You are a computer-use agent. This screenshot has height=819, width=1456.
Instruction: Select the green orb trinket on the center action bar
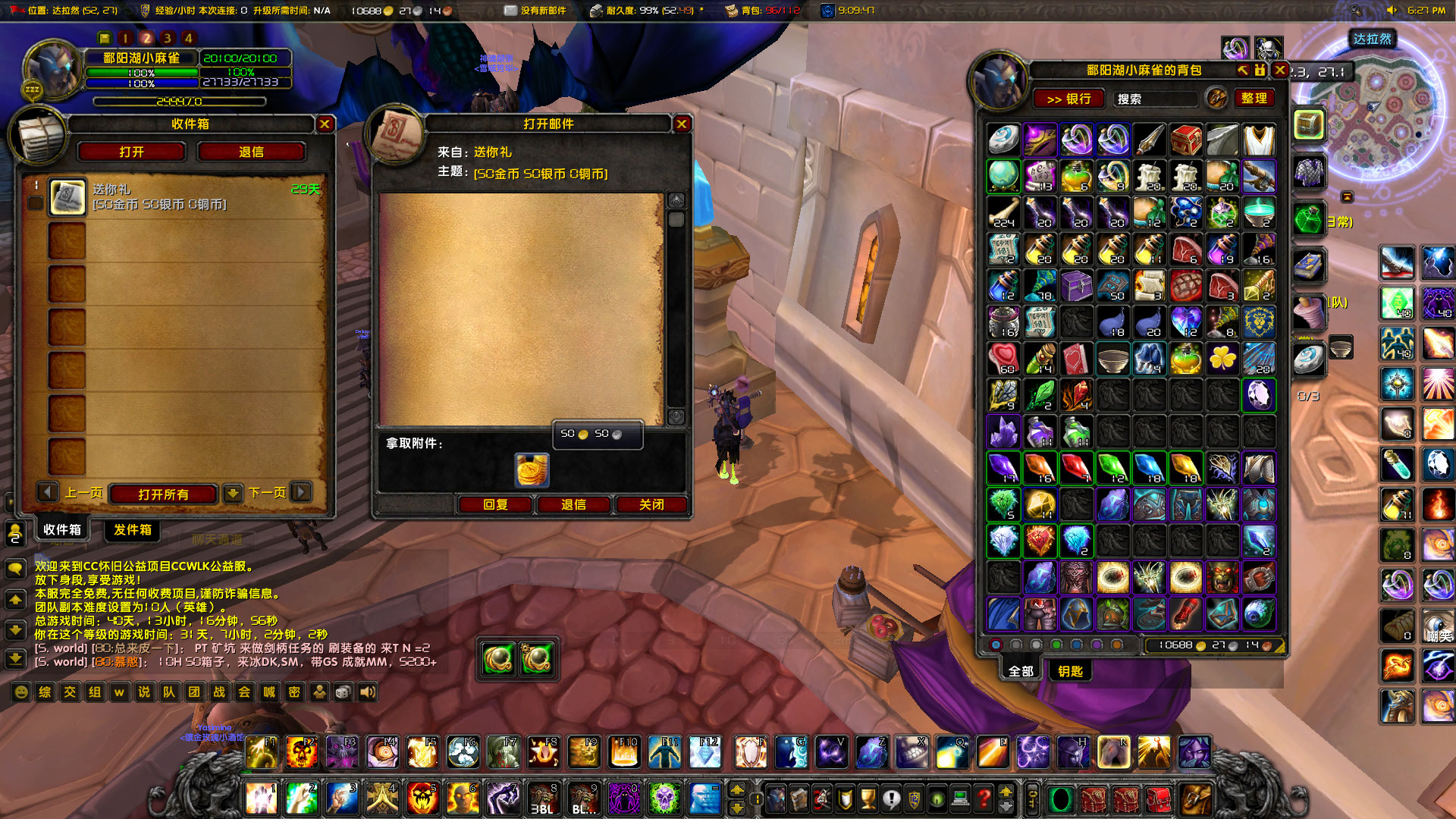click(499, 658)
